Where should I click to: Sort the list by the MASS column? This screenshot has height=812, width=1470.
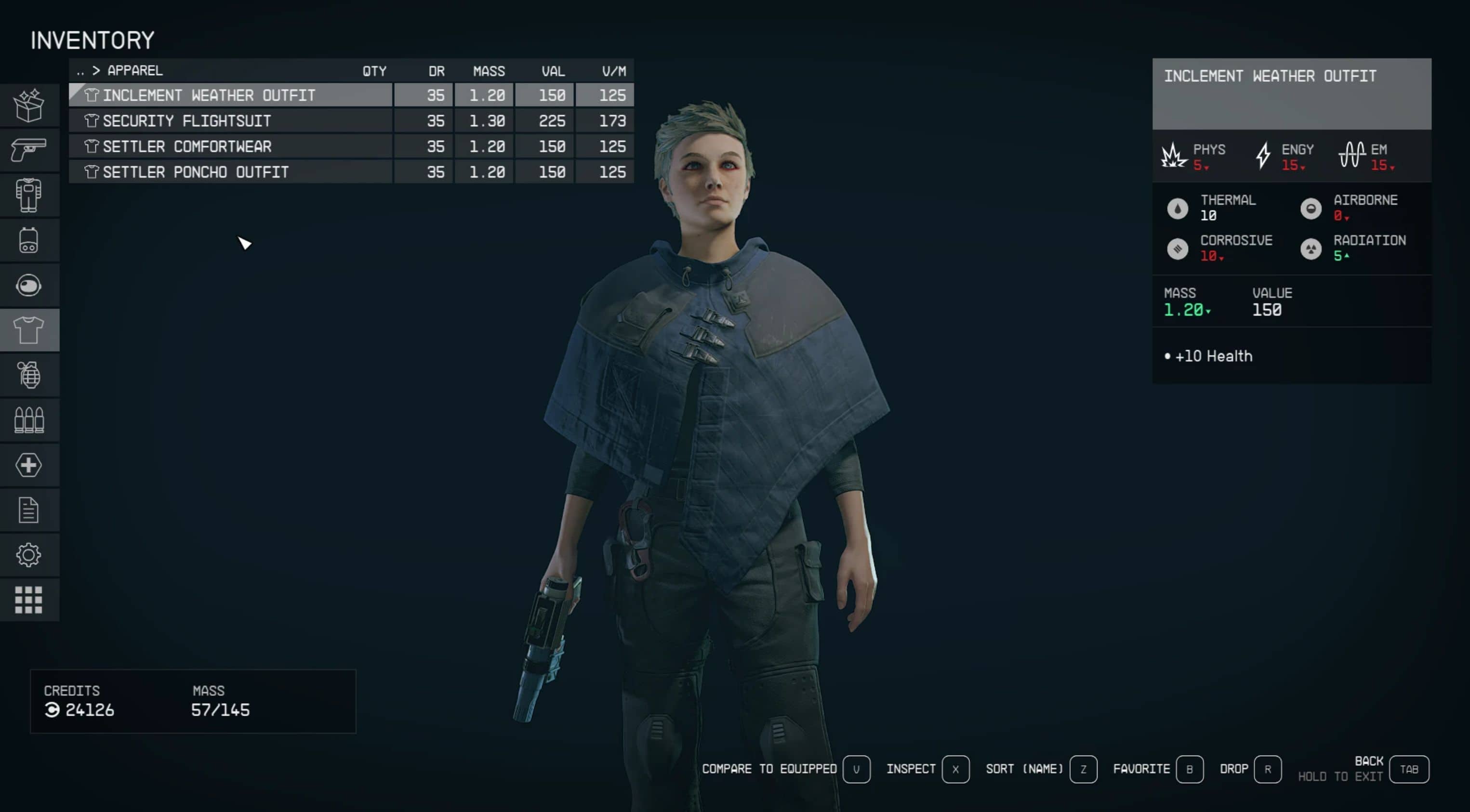click(x=489, y=71)
